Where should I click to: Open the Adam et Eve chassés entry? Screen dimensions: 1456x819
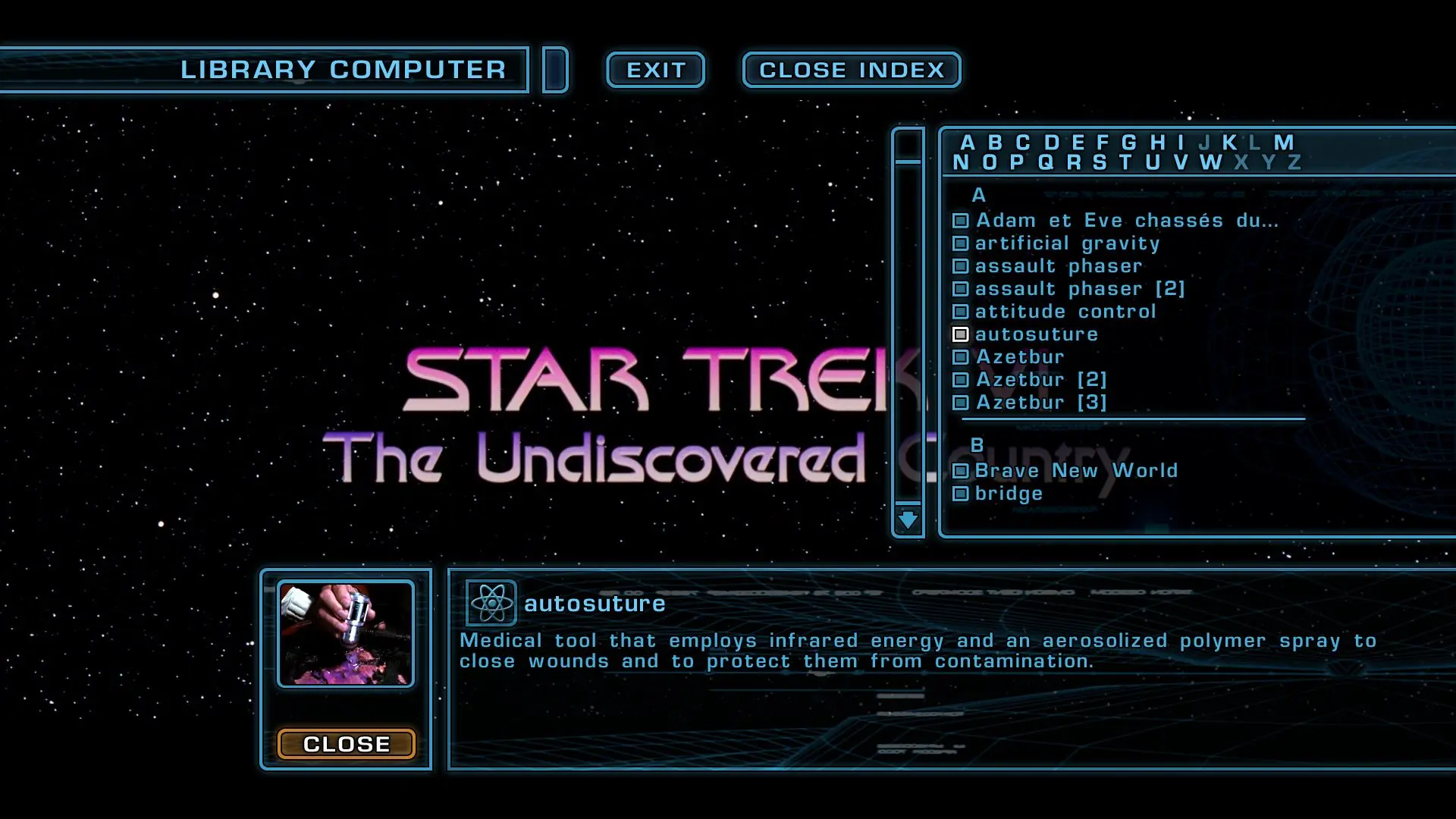1126,221
